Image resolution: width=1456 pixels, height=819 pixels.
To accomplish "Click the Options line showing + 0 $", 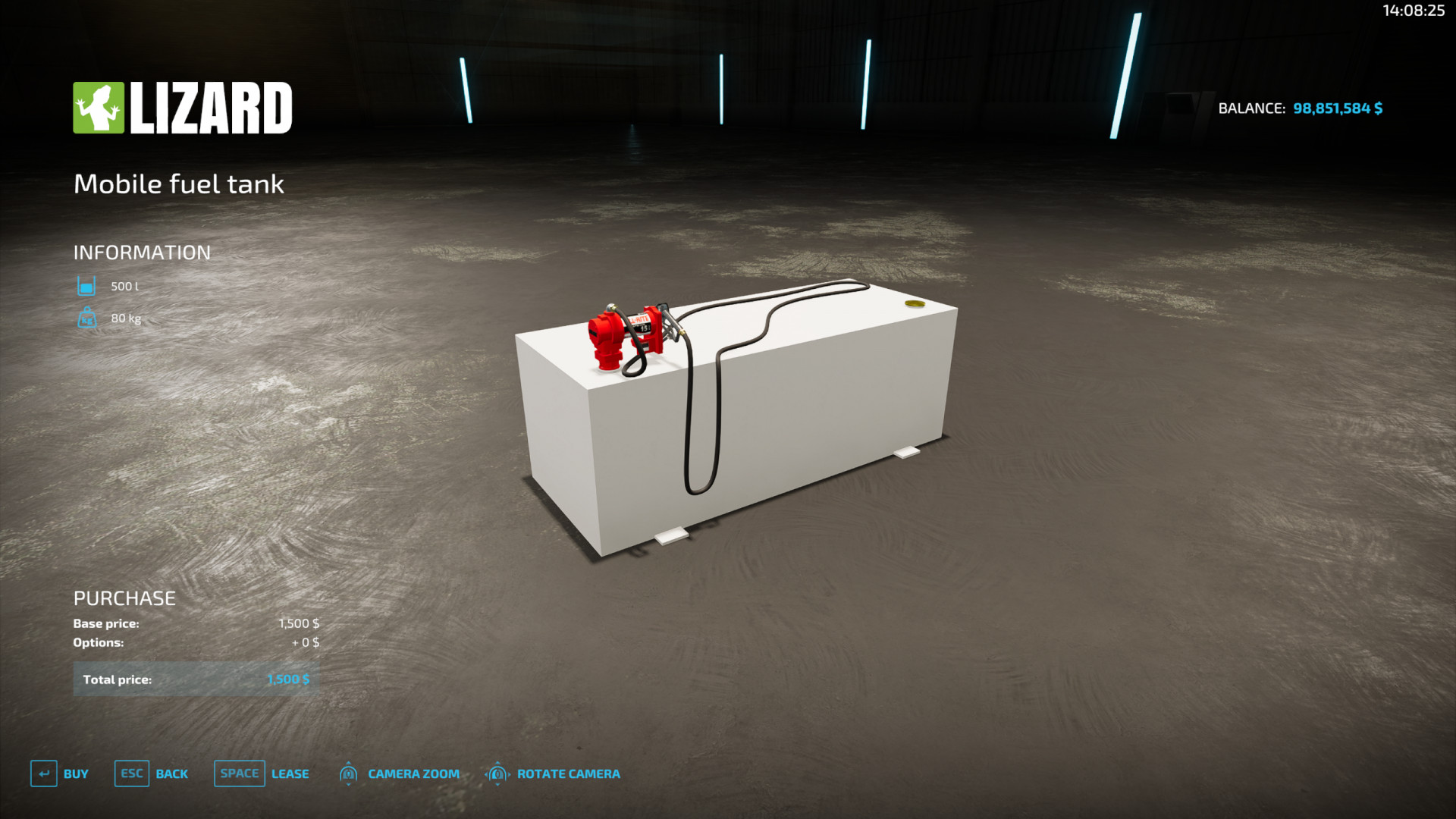I will (x=306, y=642).
